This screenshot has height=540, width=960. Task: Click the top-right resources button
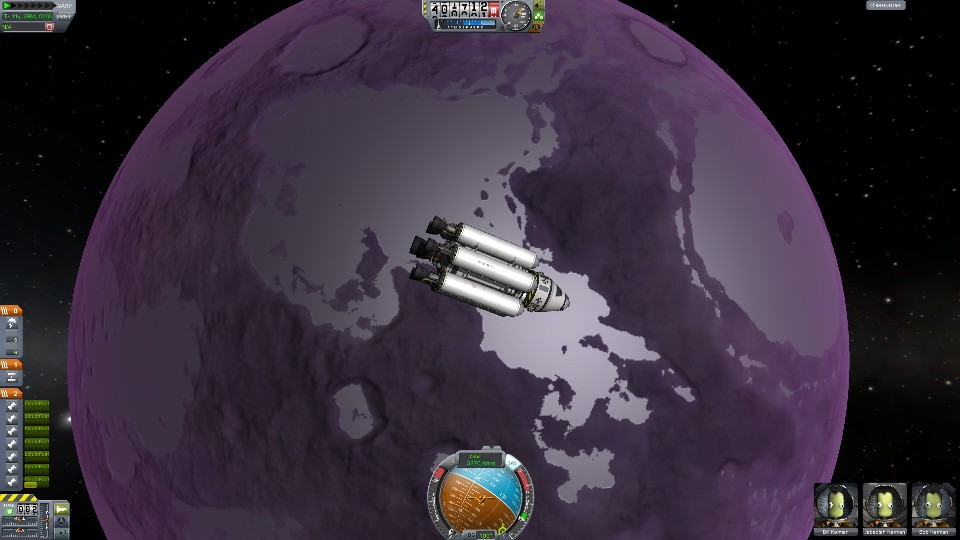[885, 6]
